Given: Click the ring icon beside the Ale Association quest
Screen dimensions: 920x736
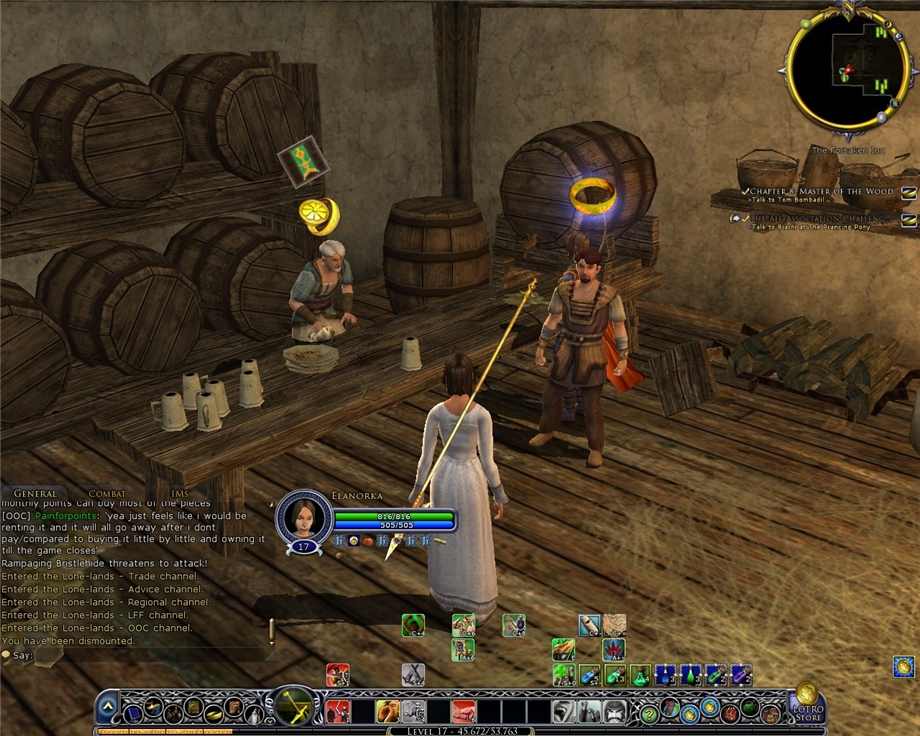Looking at the screenshot, I should click(908, 219).
